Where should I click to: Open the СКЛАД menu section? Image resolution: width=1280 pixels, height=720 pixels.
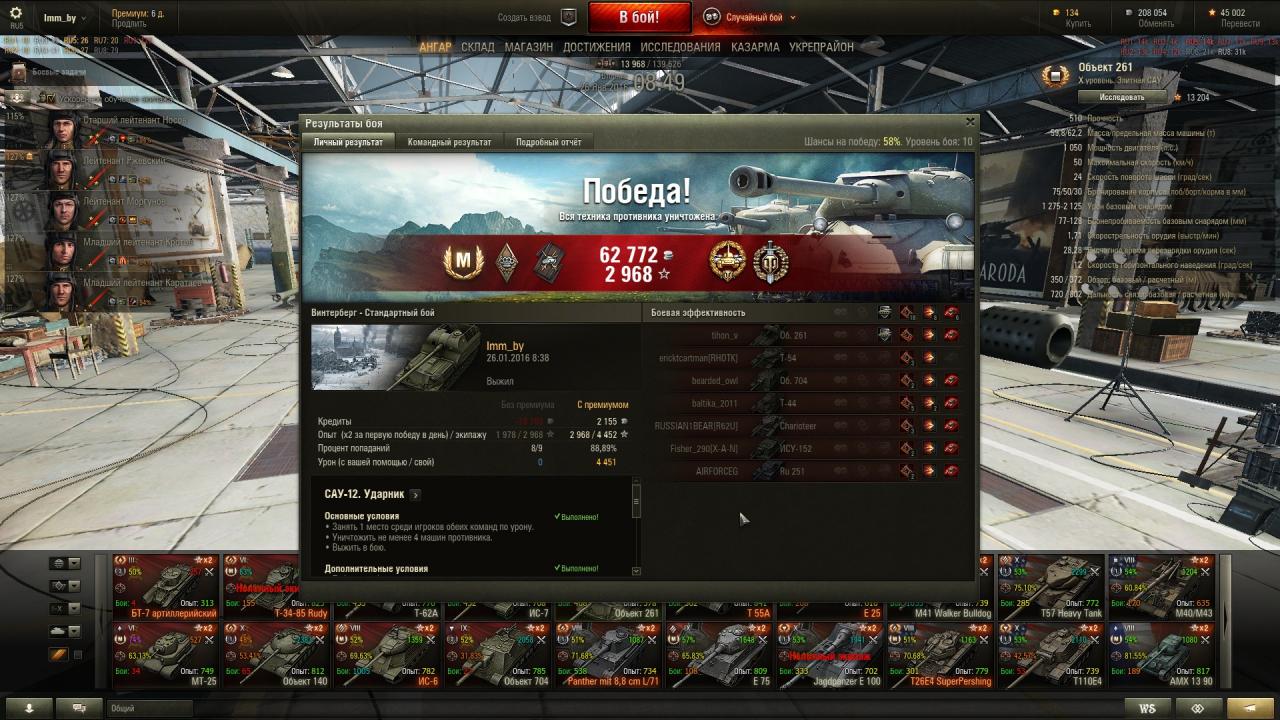tap(477, 47)
